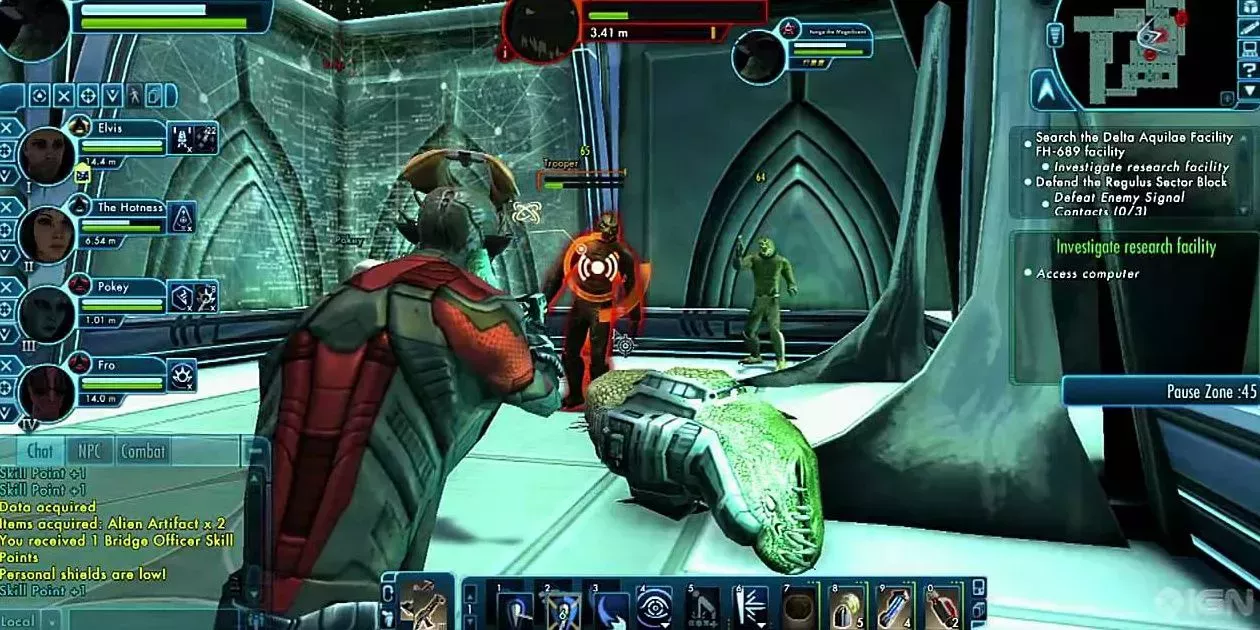Activate the eye ability in slot 4
The width and height of the screenshot is (1260, 630).
(x=653, y=607)
